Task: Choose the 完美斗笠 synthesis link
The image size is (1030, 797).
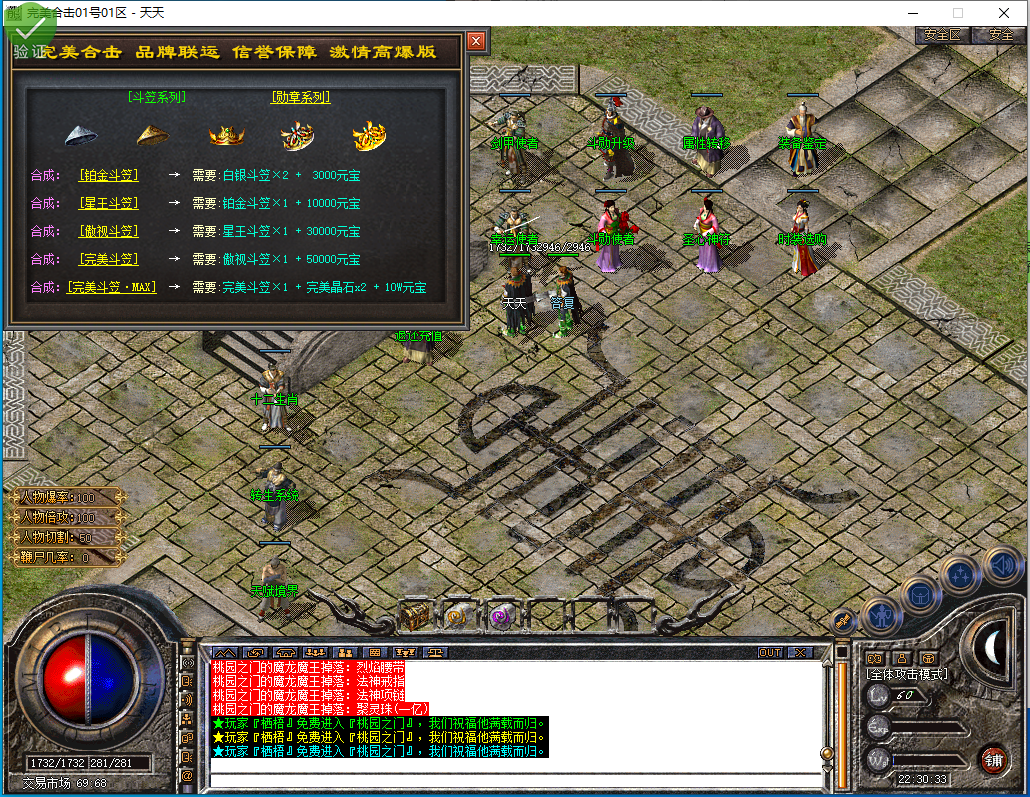Action: [109, 259]
